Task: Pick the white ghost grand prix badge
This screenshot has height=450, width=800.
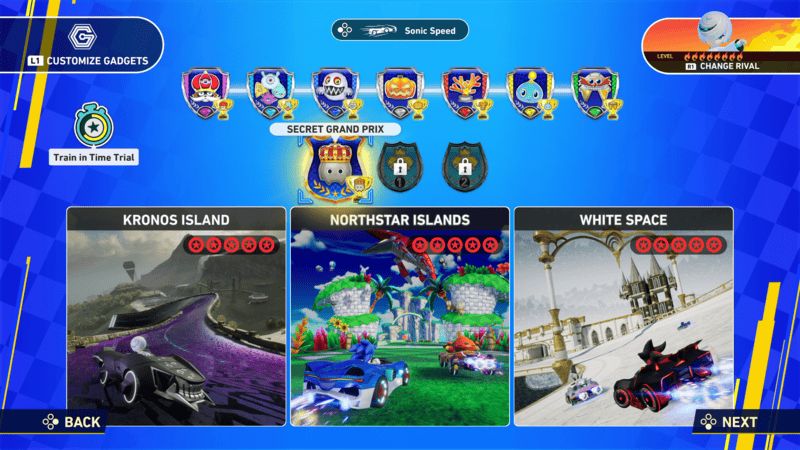Action: (x=333, y=90)
